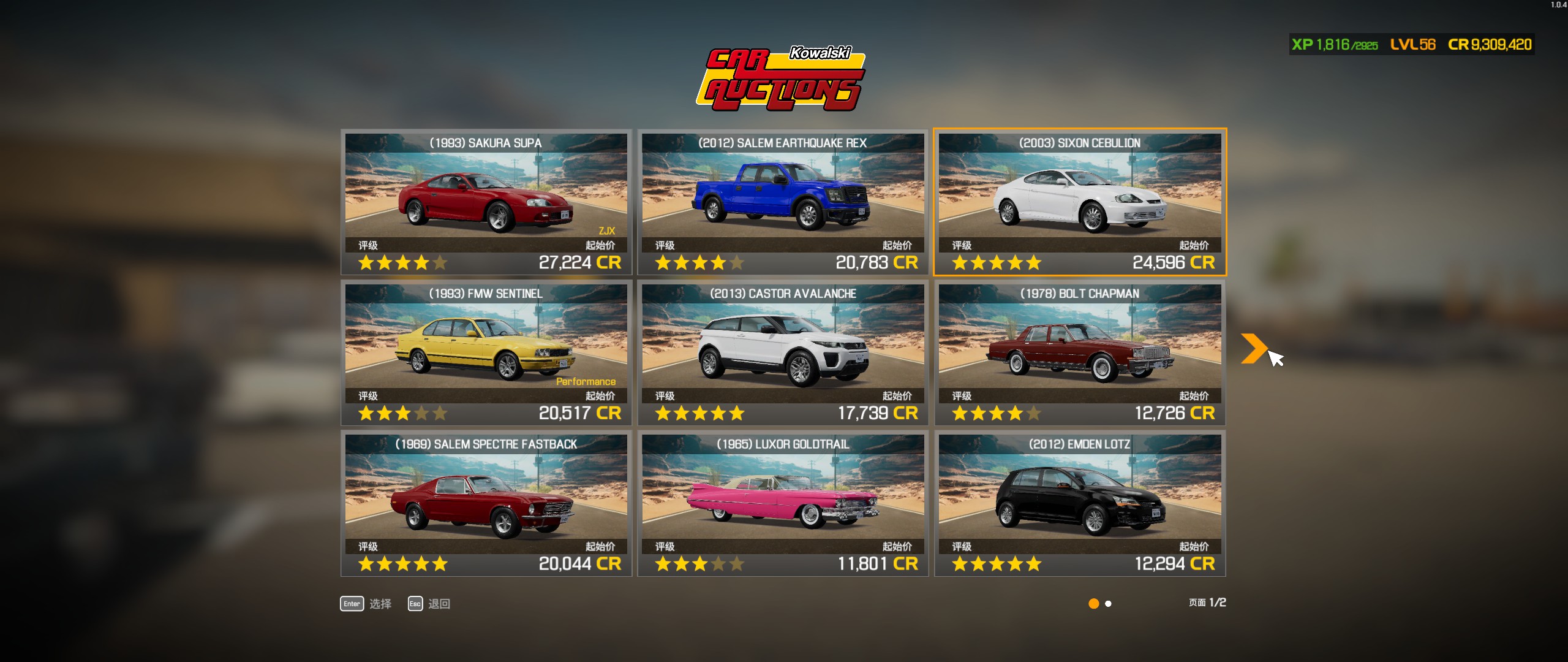Pick the 2012 Emden Lotz auction listing

pos(1079,503)
